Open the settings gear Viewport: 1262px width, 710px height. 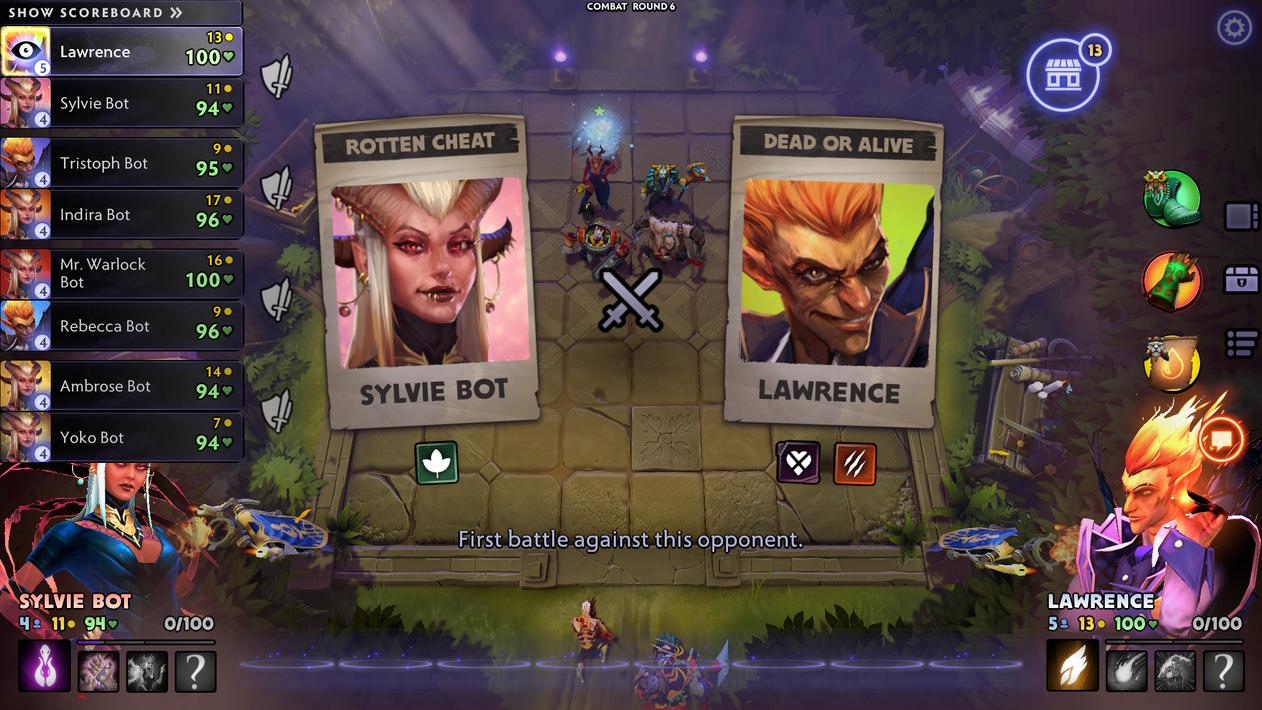tap(1234, 28)
